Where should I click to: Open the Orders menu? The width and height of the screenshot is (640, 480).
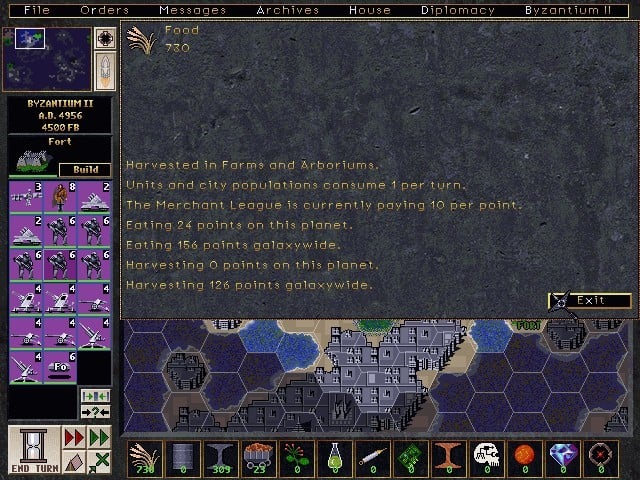pyautogui.click(x=104, y=10)
